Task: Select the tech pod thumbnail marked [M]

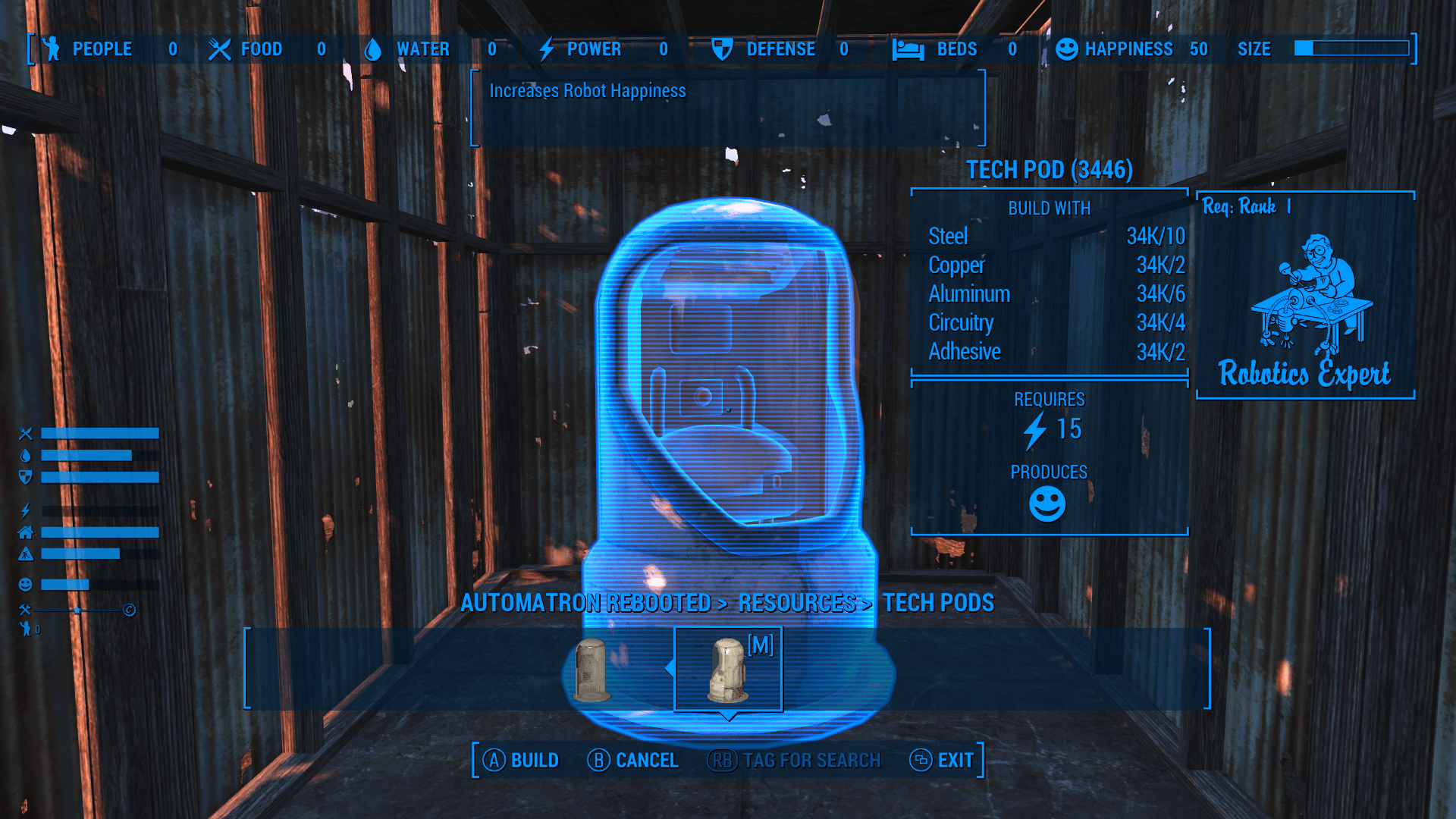Action: pos(728,669)
